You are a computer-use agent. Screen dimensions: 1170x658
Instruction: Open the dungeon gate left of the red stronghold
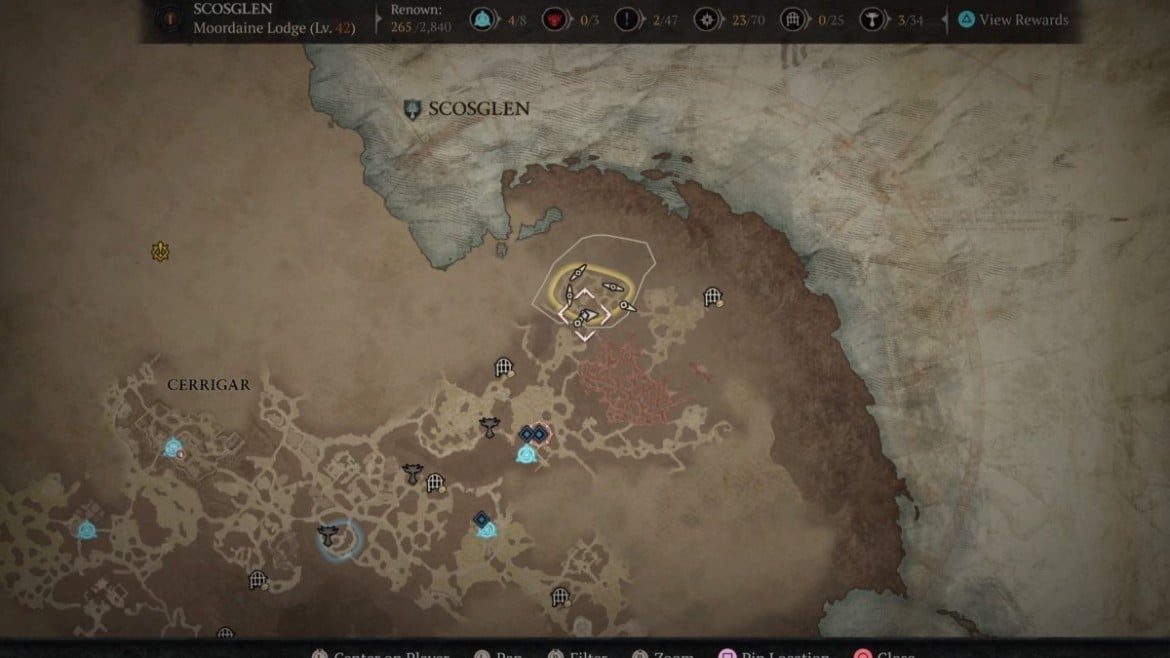point(504,368)
